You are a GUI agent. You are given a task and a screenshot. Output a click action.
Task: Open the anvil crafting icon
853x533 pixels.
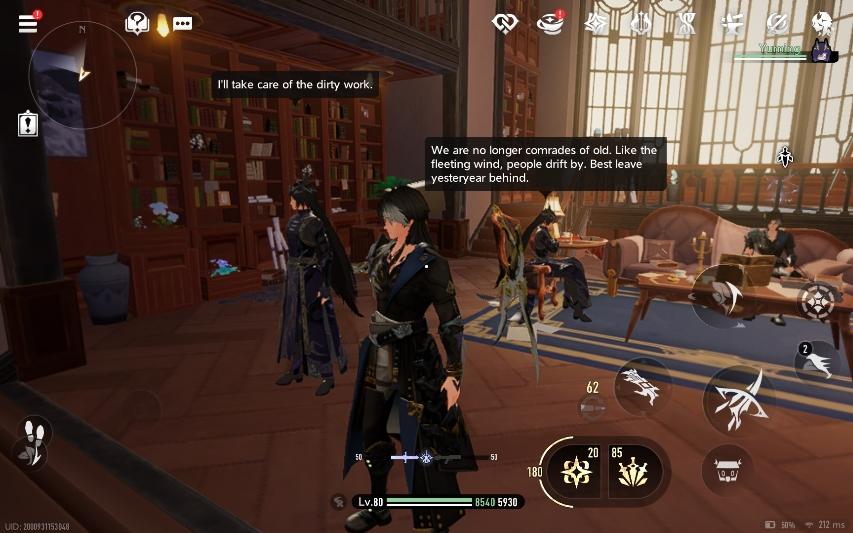732,22
